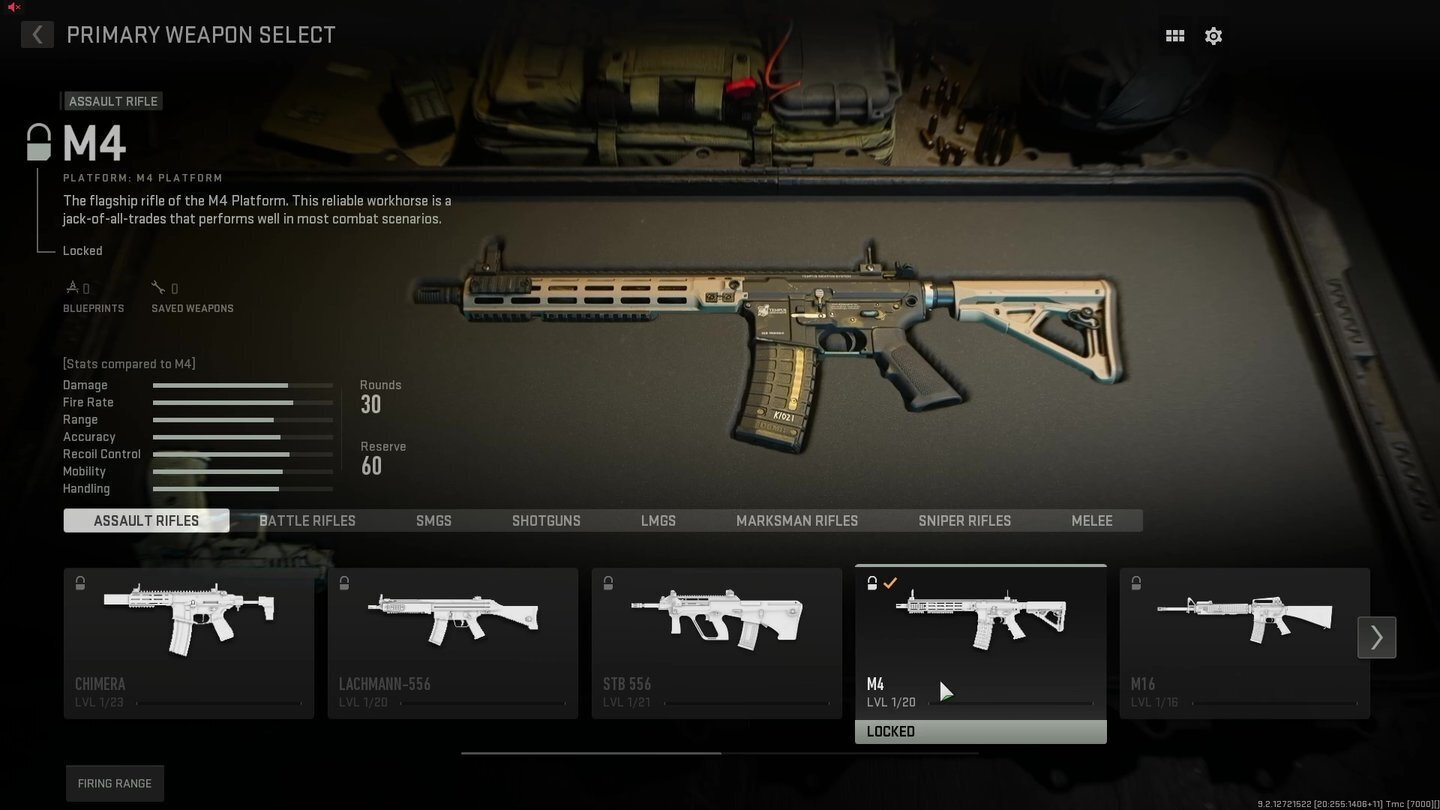The image size is (1440, 810).
Task: Toggle the lock on the STB 556 card
Action: coord(608,582)
